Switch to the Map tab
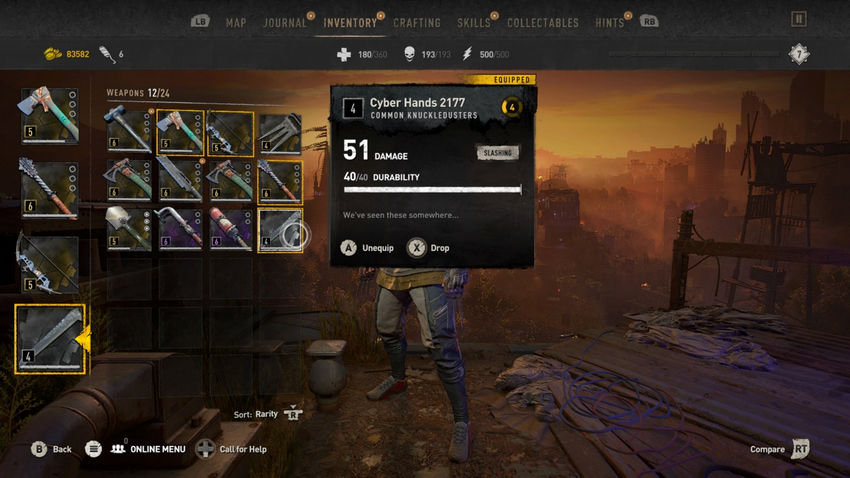 click(x=236, y=22)
